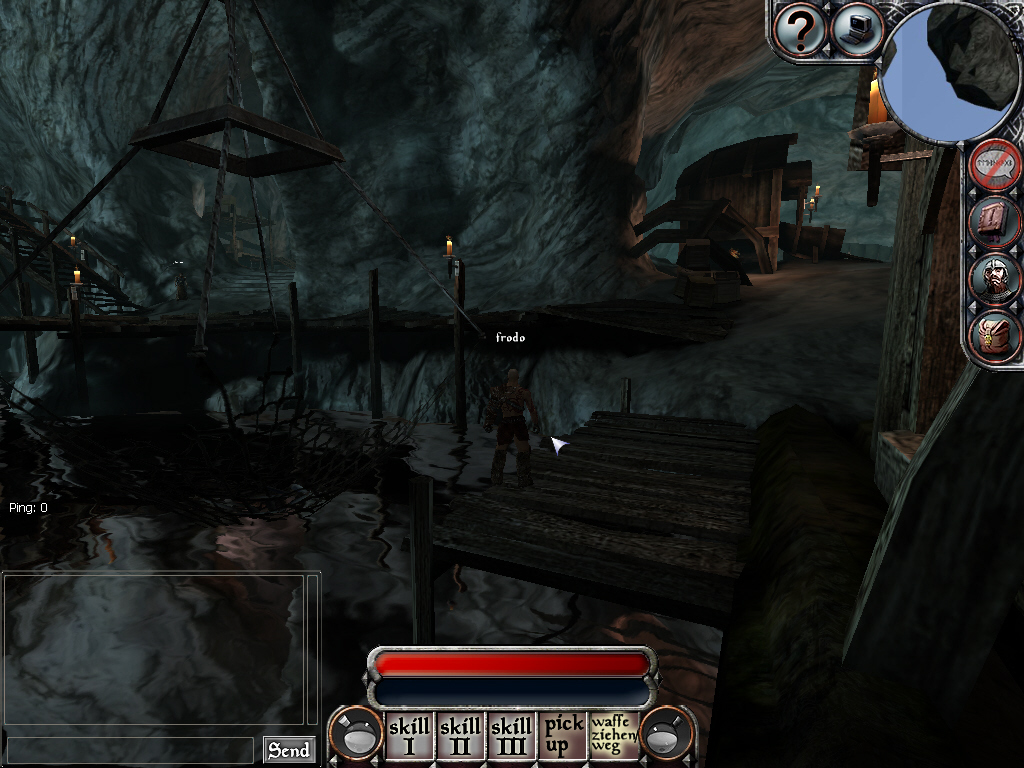This screenshot has height=768, width=1024.
Task: Open the question mark help button
Action: tap(800, 31)
